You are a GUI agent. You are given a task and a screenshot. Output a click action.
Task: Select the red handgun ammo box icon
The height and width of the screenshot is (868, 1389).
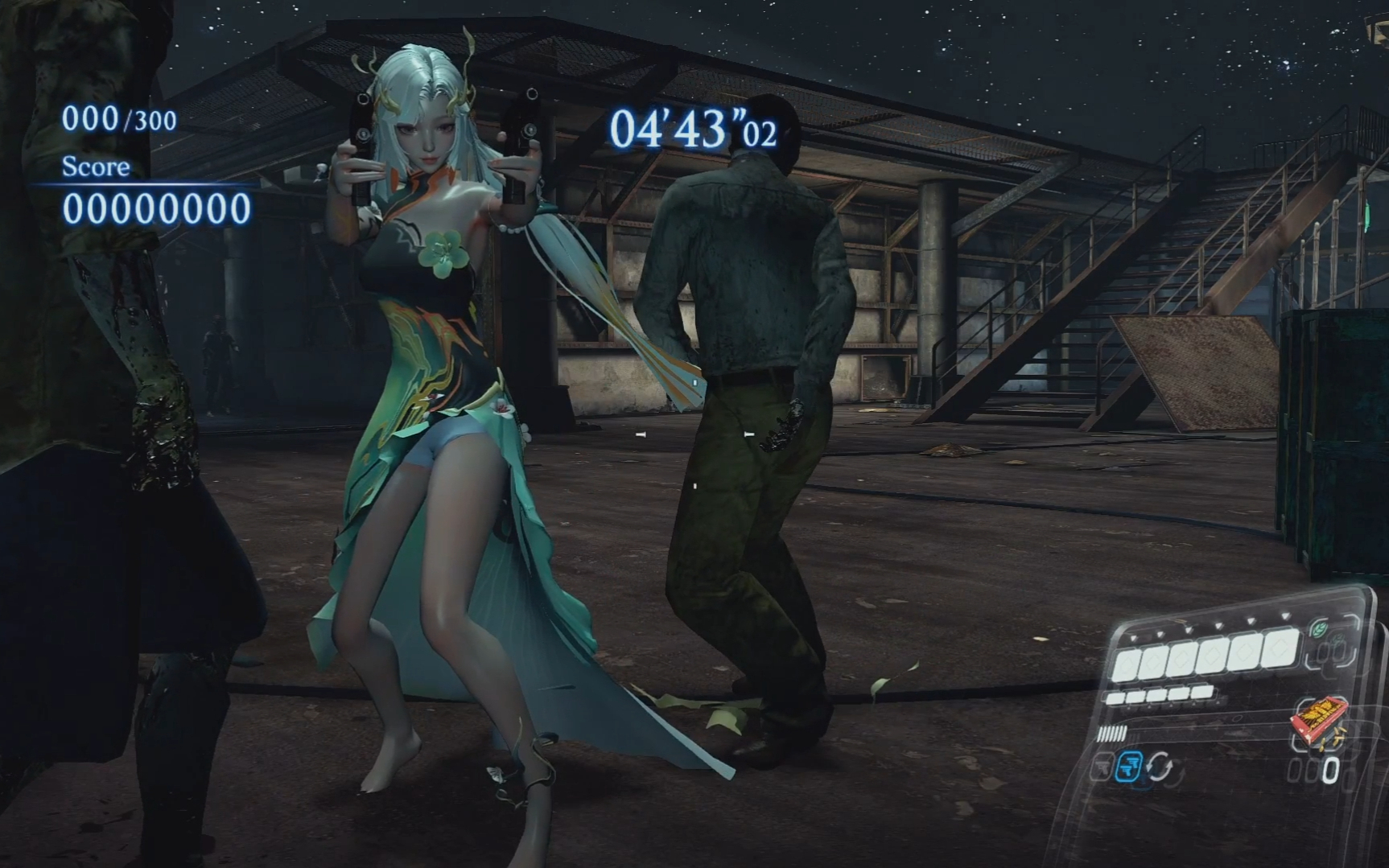pos(1319,720)
